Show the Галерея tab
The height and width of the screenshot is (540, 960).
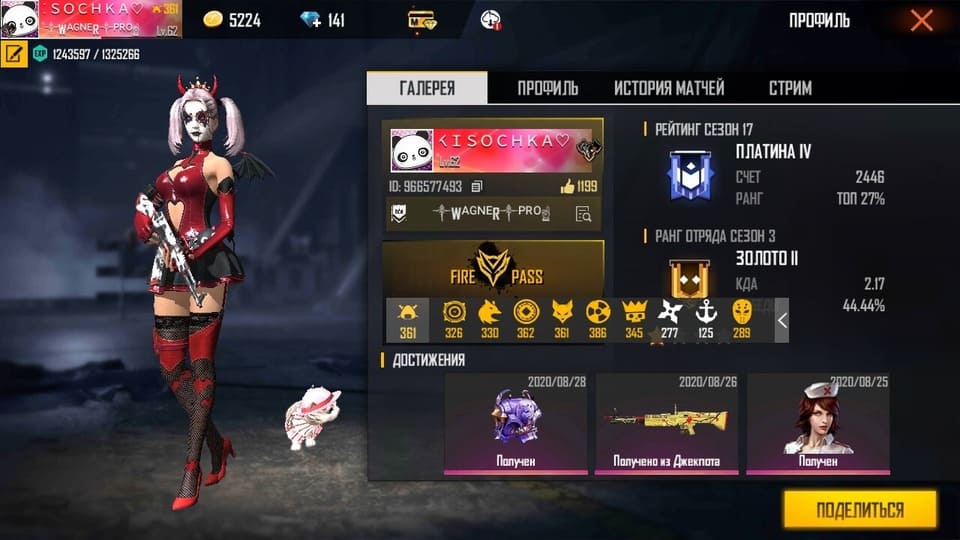coord(427,88)
